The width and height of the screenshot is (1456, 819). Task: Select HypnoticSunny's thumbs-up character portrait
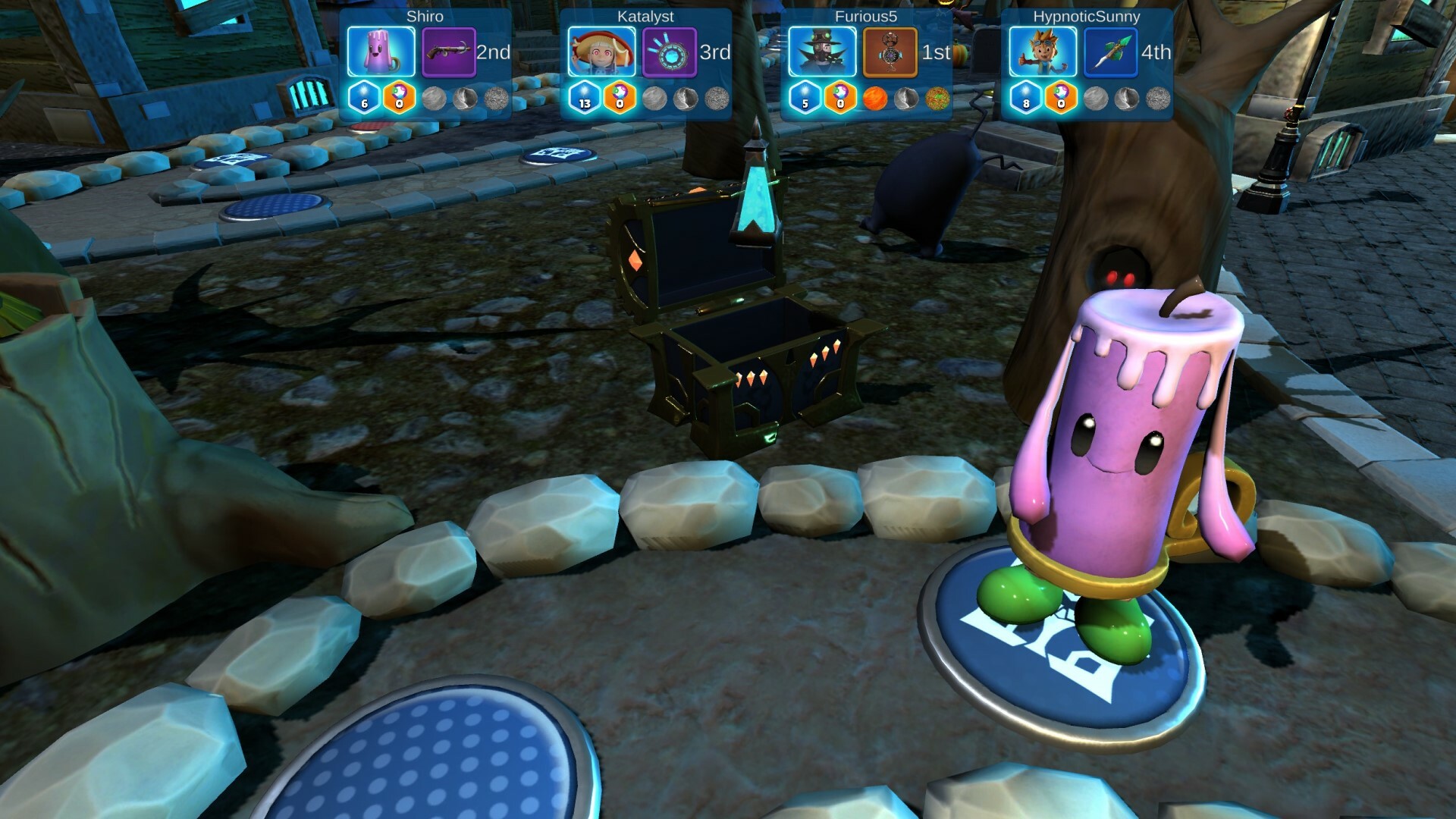(x=1043, y=52)
